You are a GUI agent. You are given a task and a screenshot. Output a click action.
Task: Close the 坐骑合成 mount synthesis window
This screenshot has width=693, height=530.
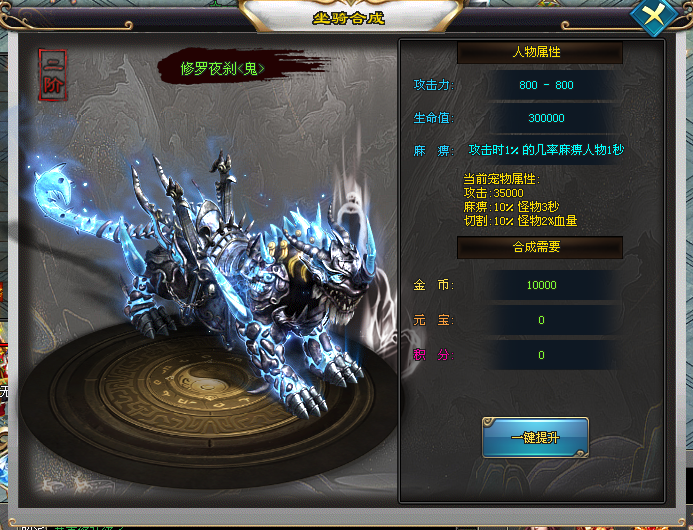tap(654, 17)
